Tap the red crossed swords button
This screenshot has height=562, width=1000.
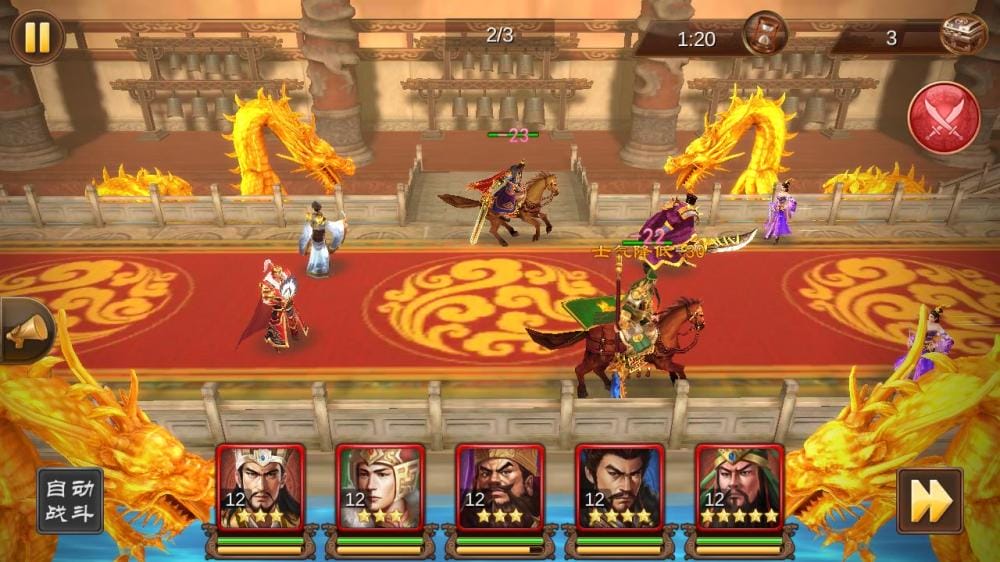(943, 118)
